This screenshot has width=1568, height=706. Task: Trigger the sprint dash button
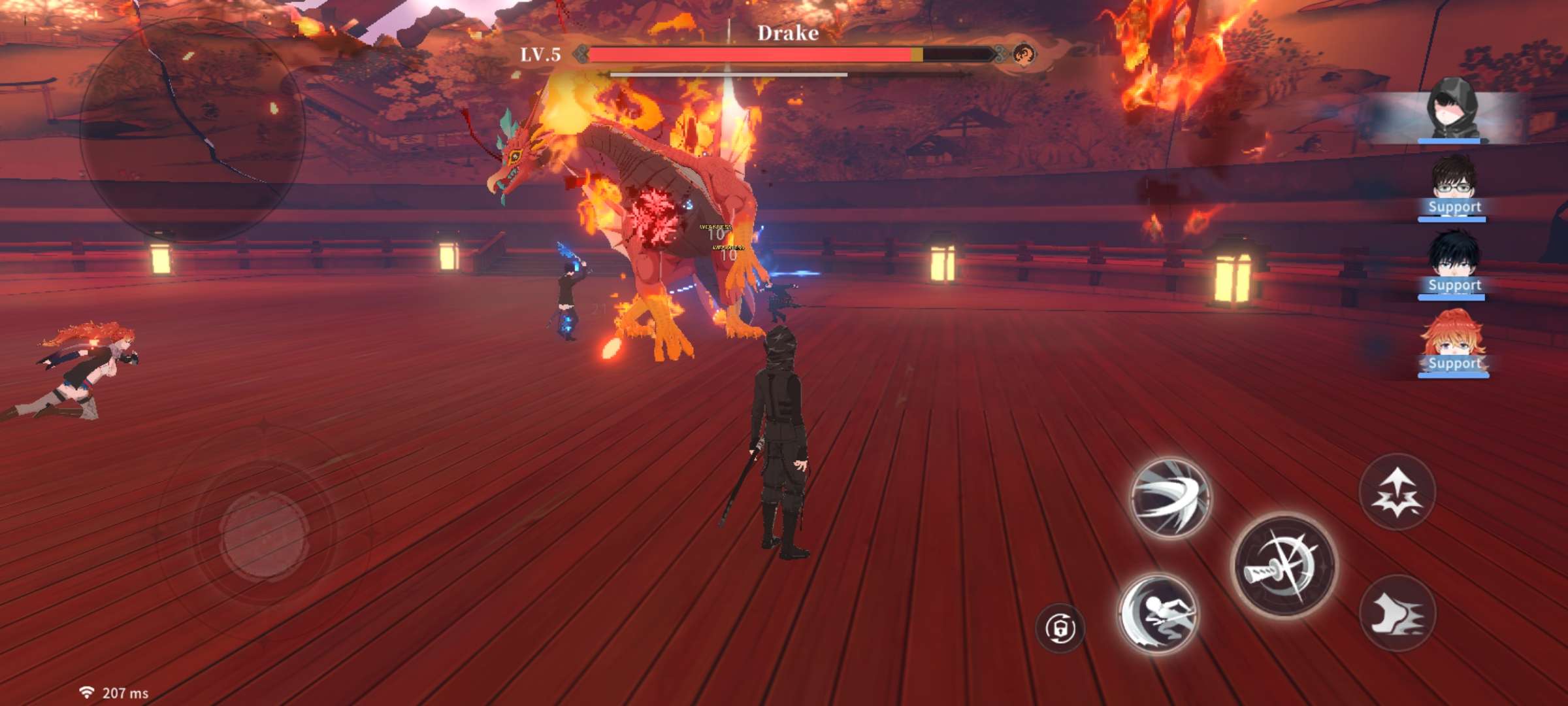pyautogui.click(x=1397, y=613)
